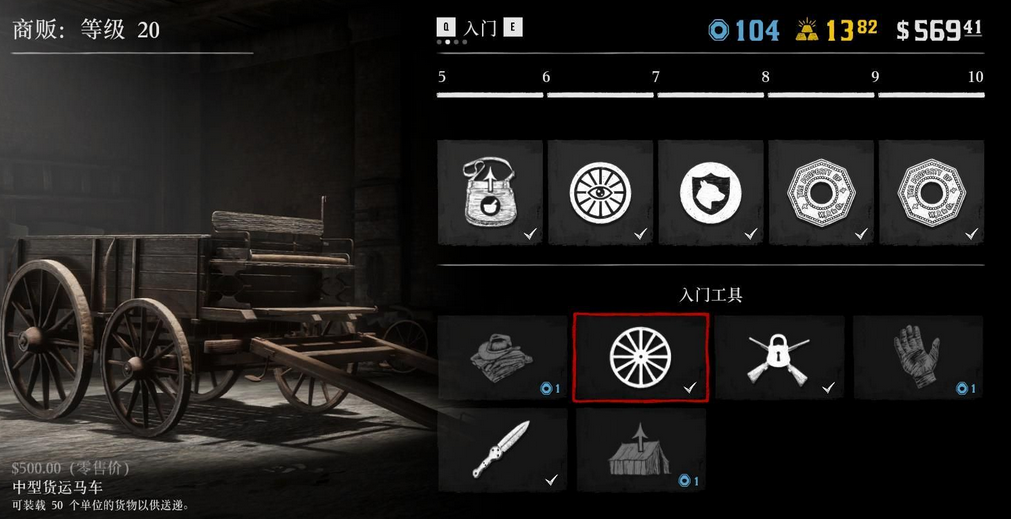
Task: Select the tent with arrow upgrade tile
Action: (x=641, y=450)
